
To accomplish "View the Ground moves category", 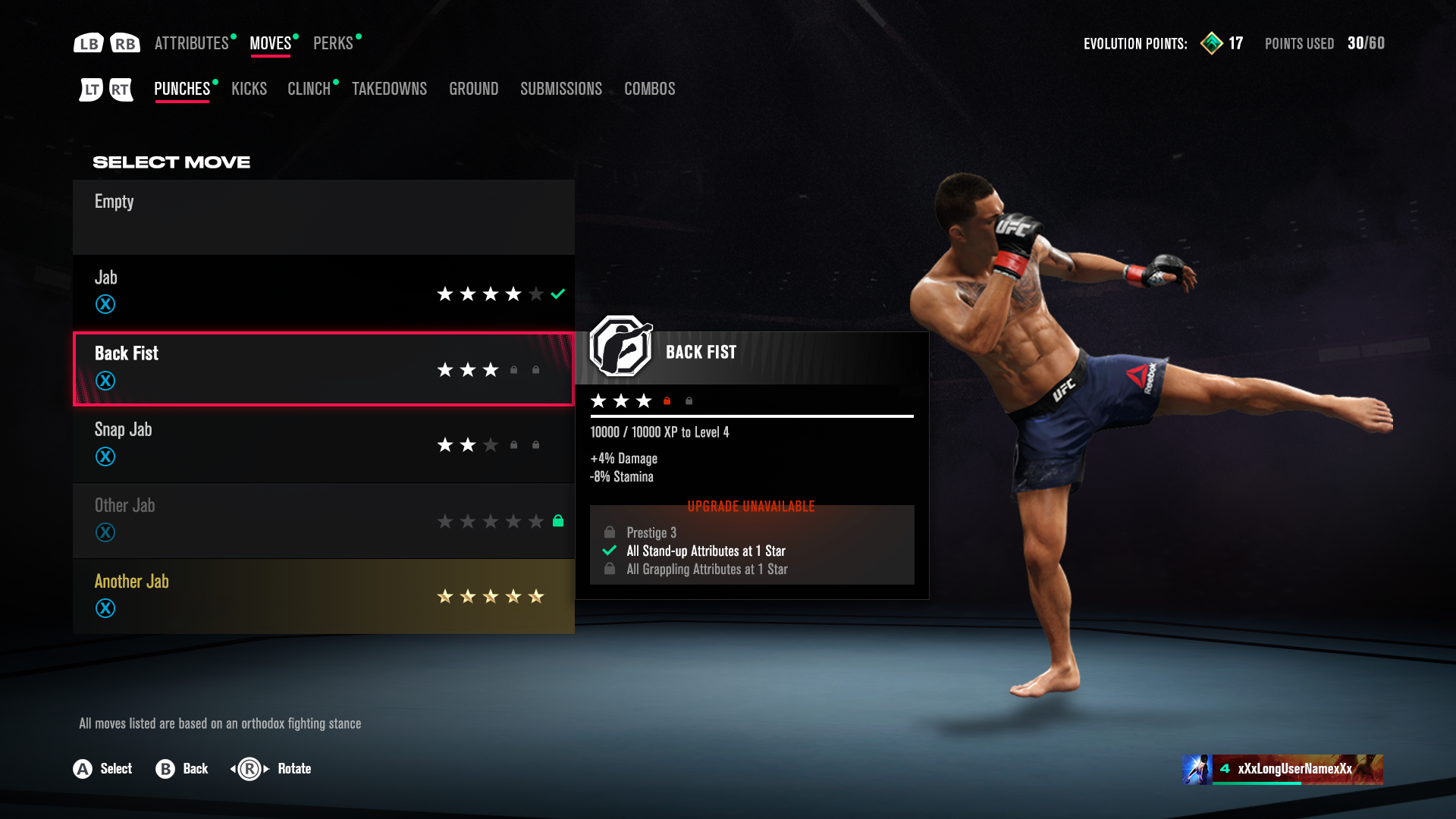I will [473, 89].
